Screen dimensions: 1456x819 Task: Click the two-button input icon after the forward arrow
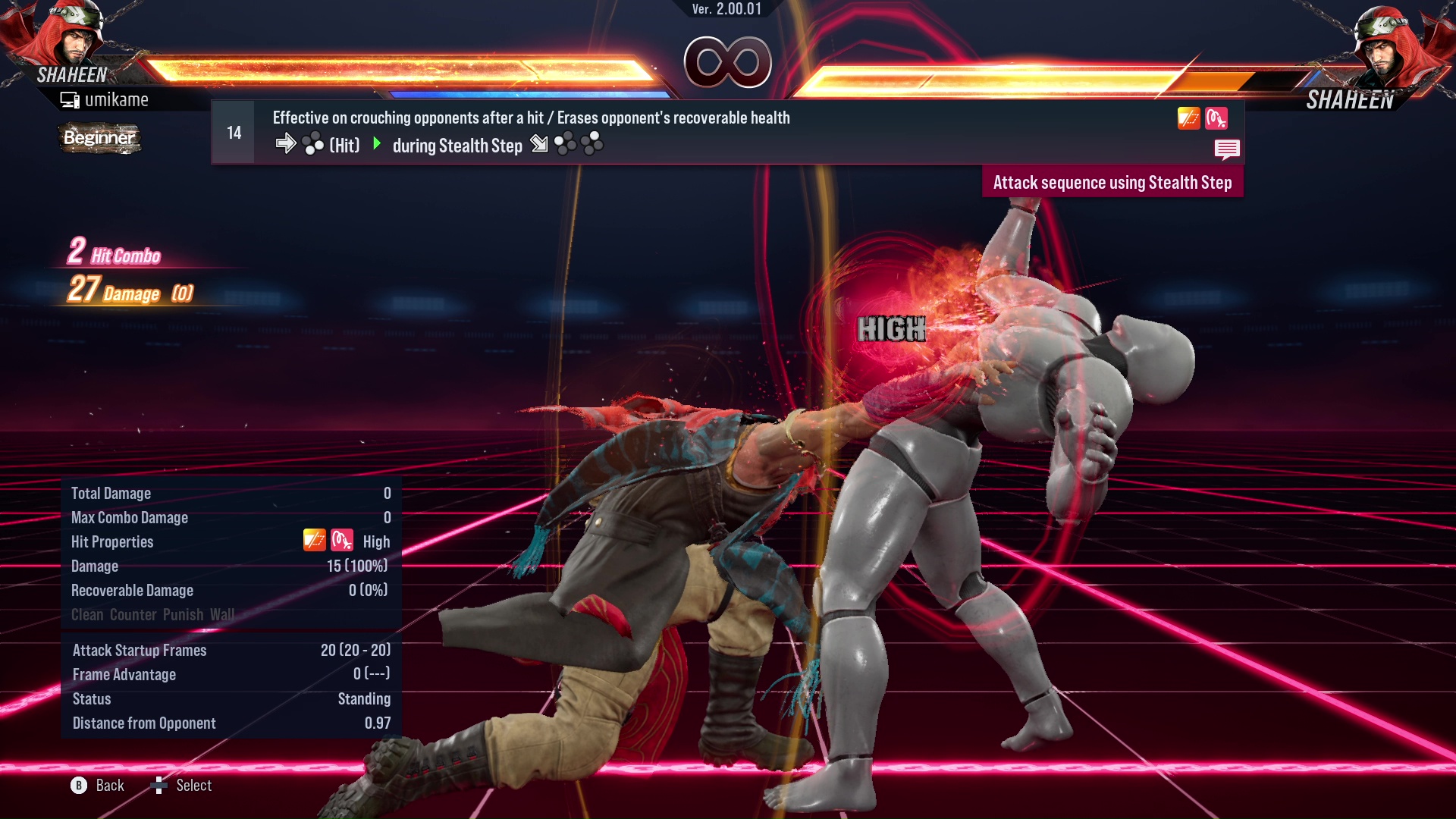[312, 144]
